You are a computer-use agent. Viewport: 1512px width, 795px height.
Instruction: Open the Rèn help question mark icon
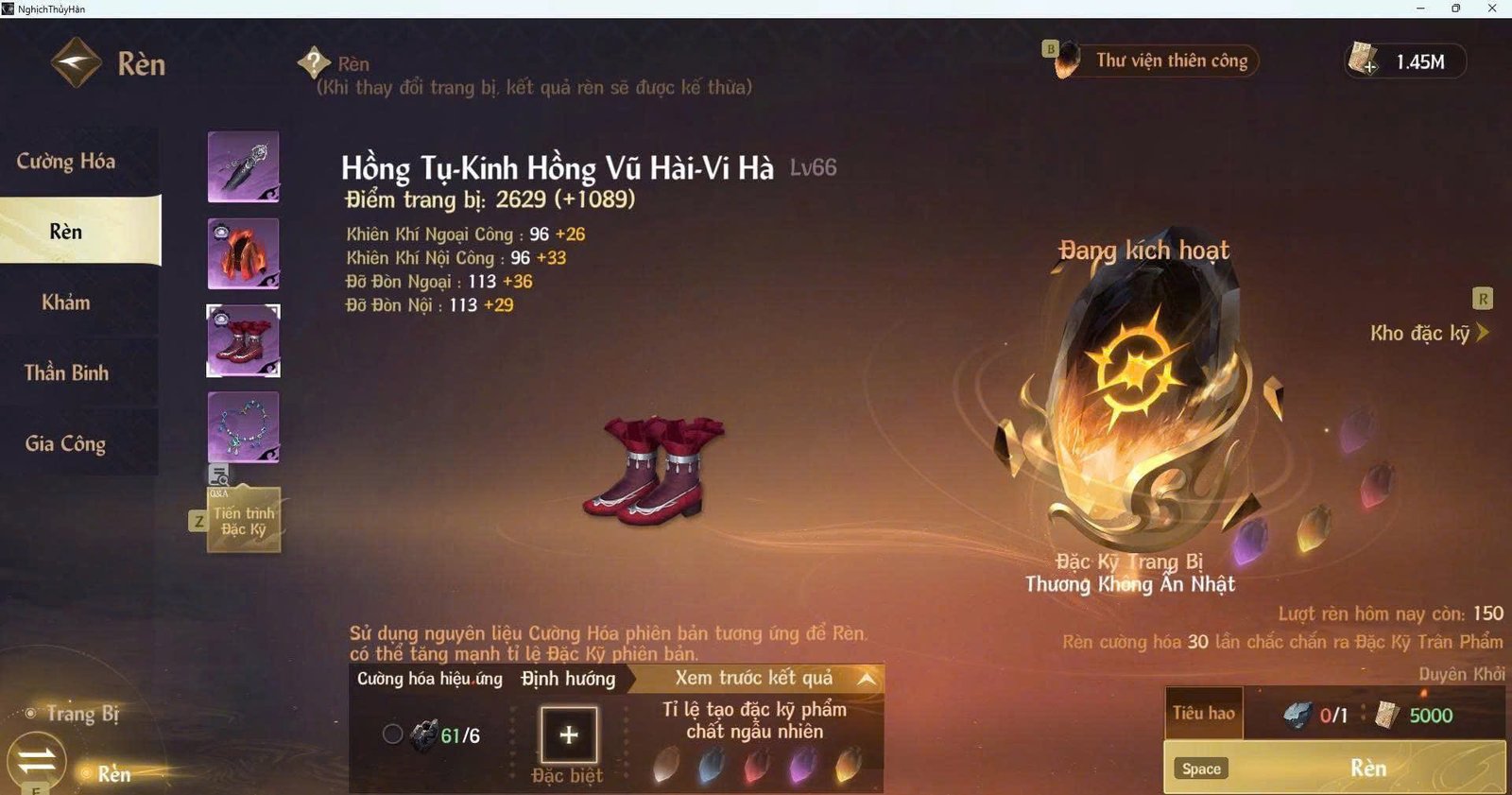click(x=312, y=63)
